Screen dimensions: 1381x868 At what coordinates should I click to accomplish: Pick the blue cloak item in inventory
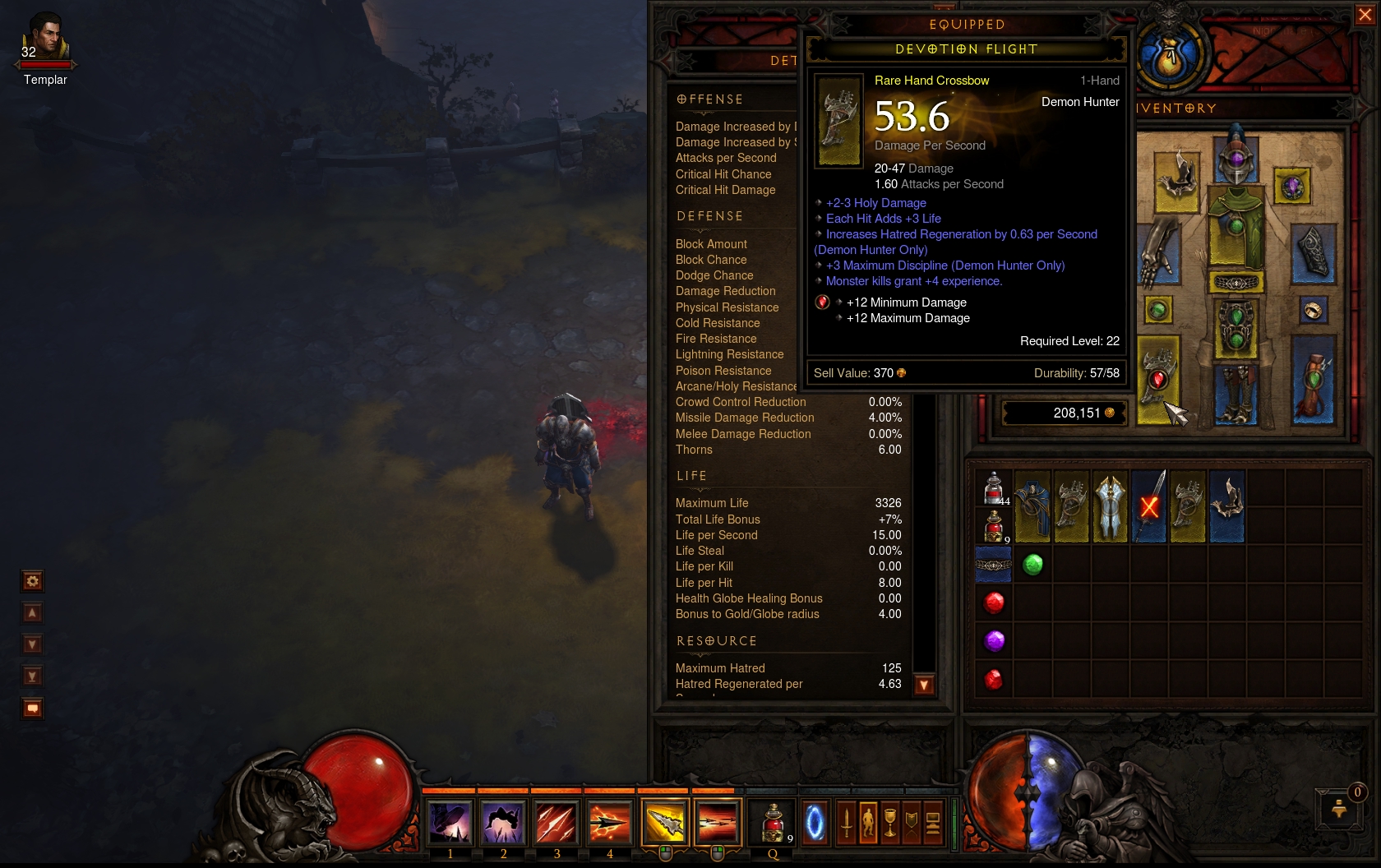point(1032,506)
